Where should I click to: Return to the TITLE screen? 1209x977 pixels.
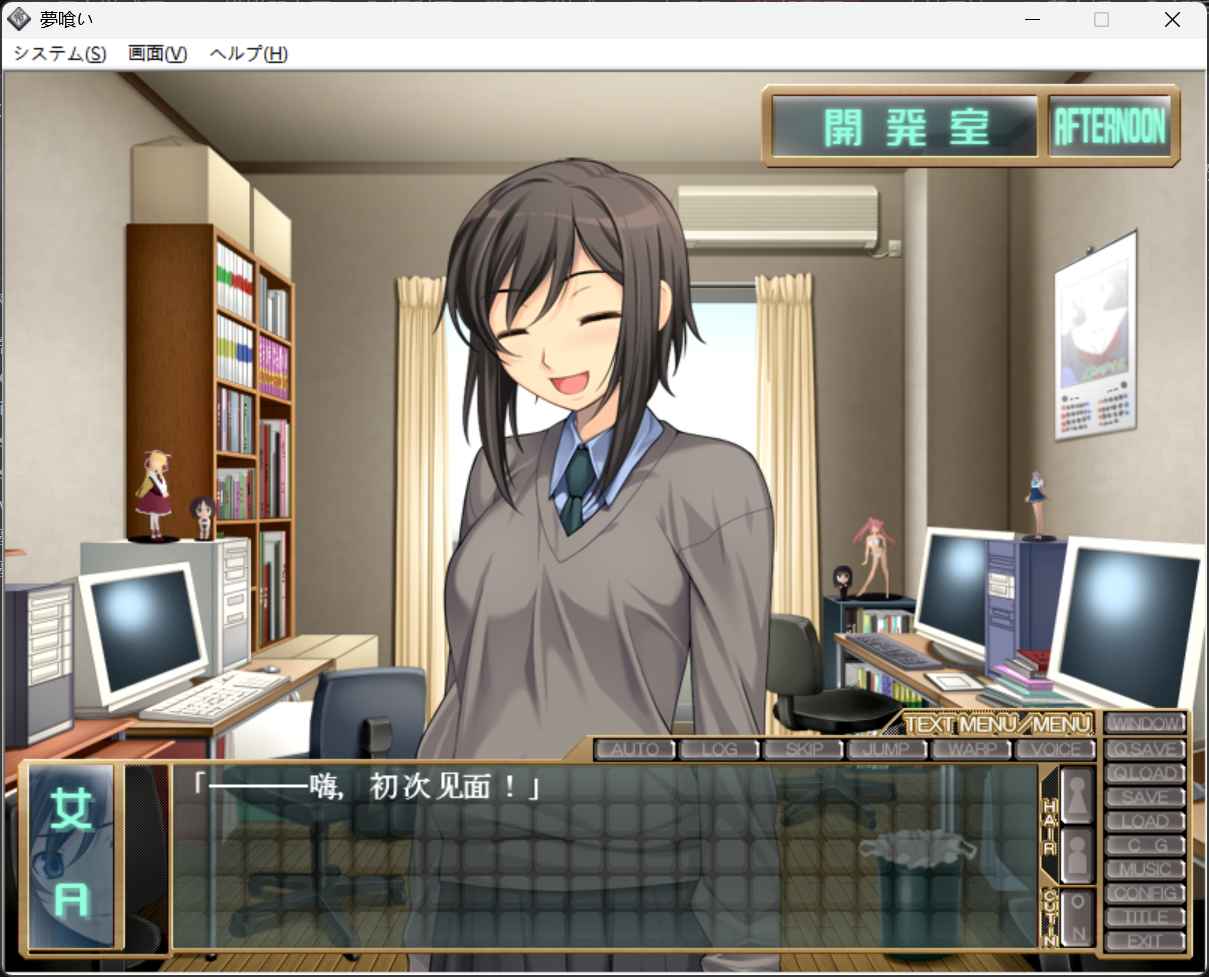(x=1145, y=917)
